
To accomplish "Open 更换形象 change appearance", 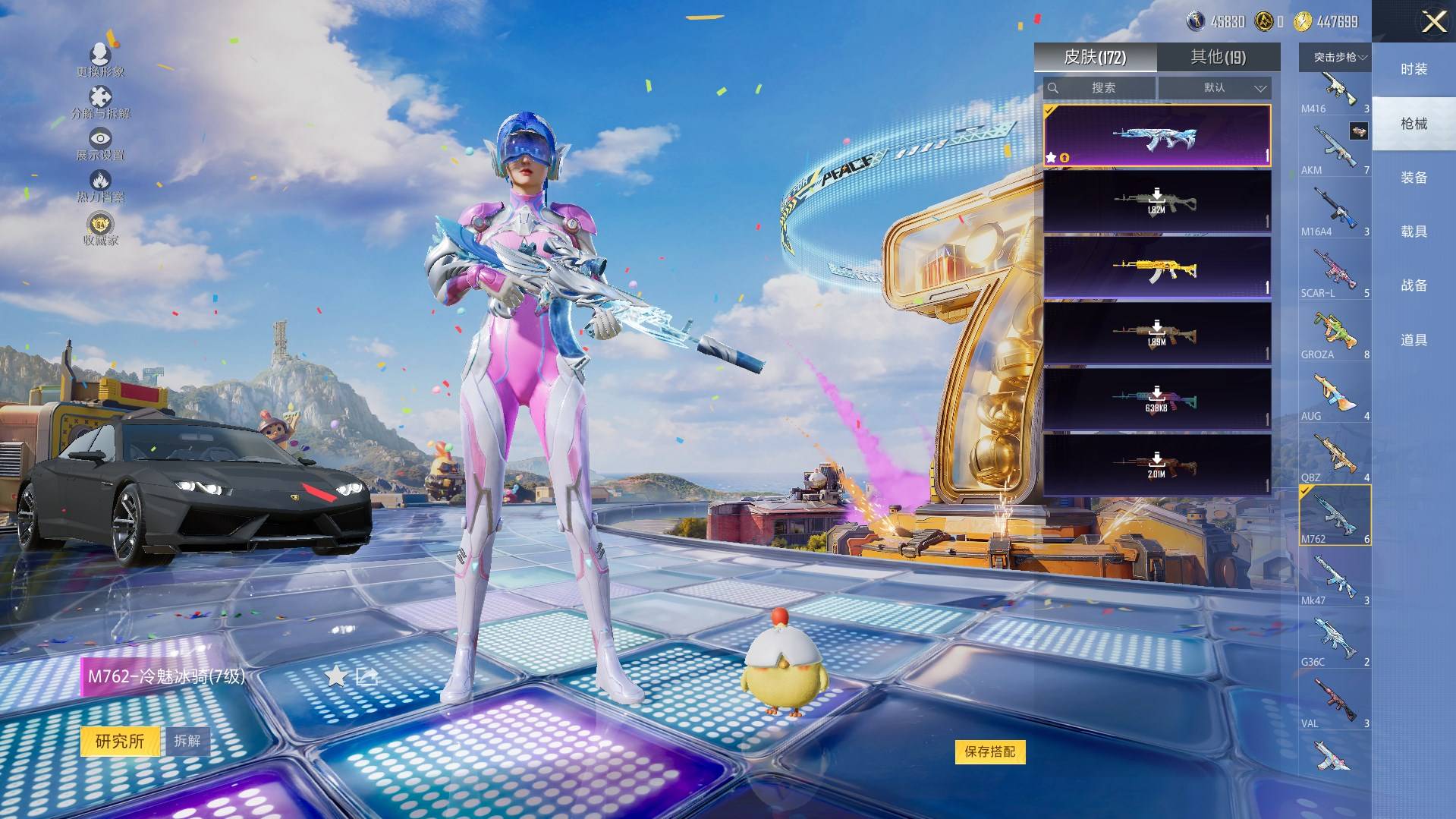I will coord(100,60).
